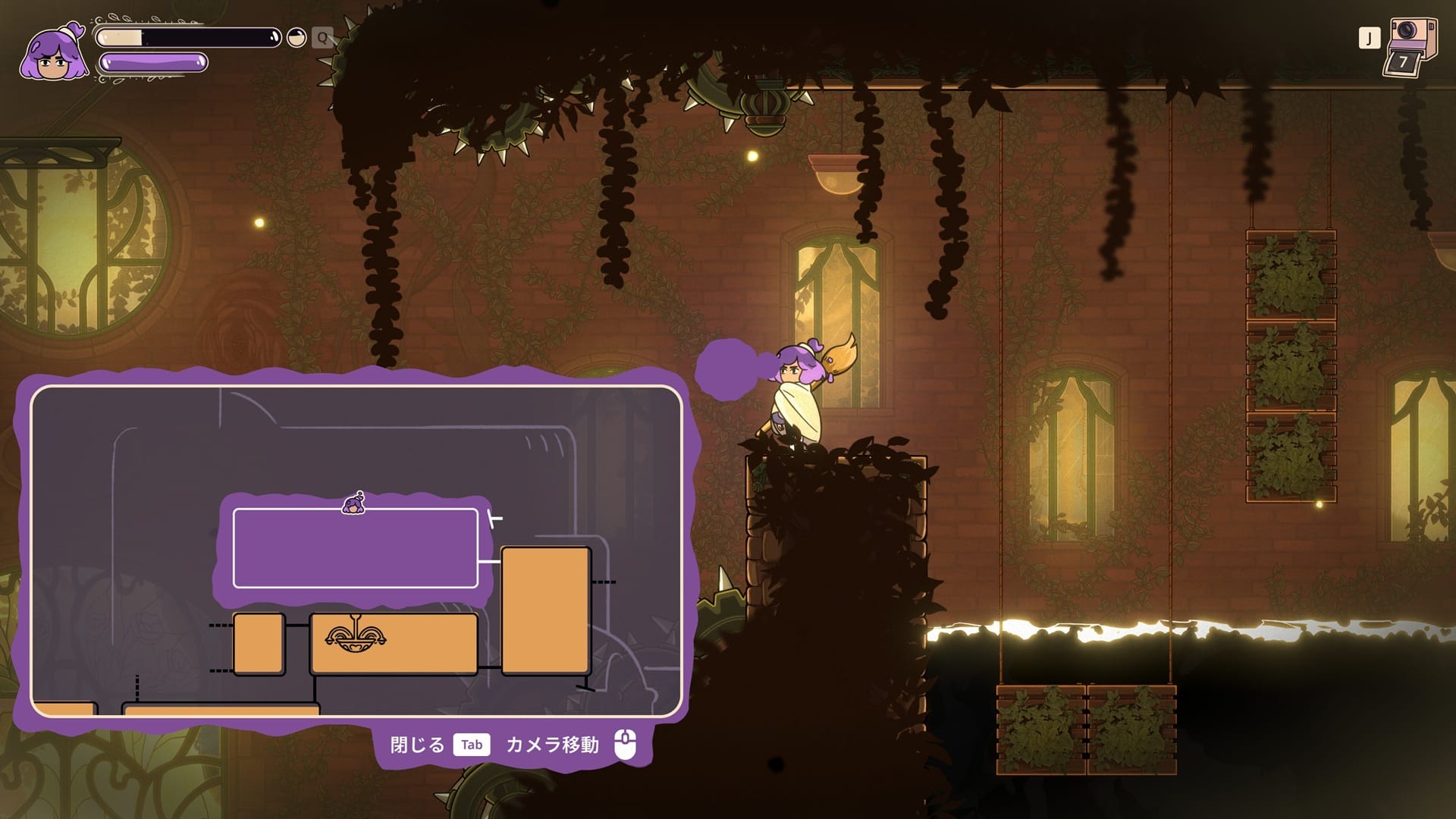
Task: Click the player head marker on the map
Action: click(353, 504)
